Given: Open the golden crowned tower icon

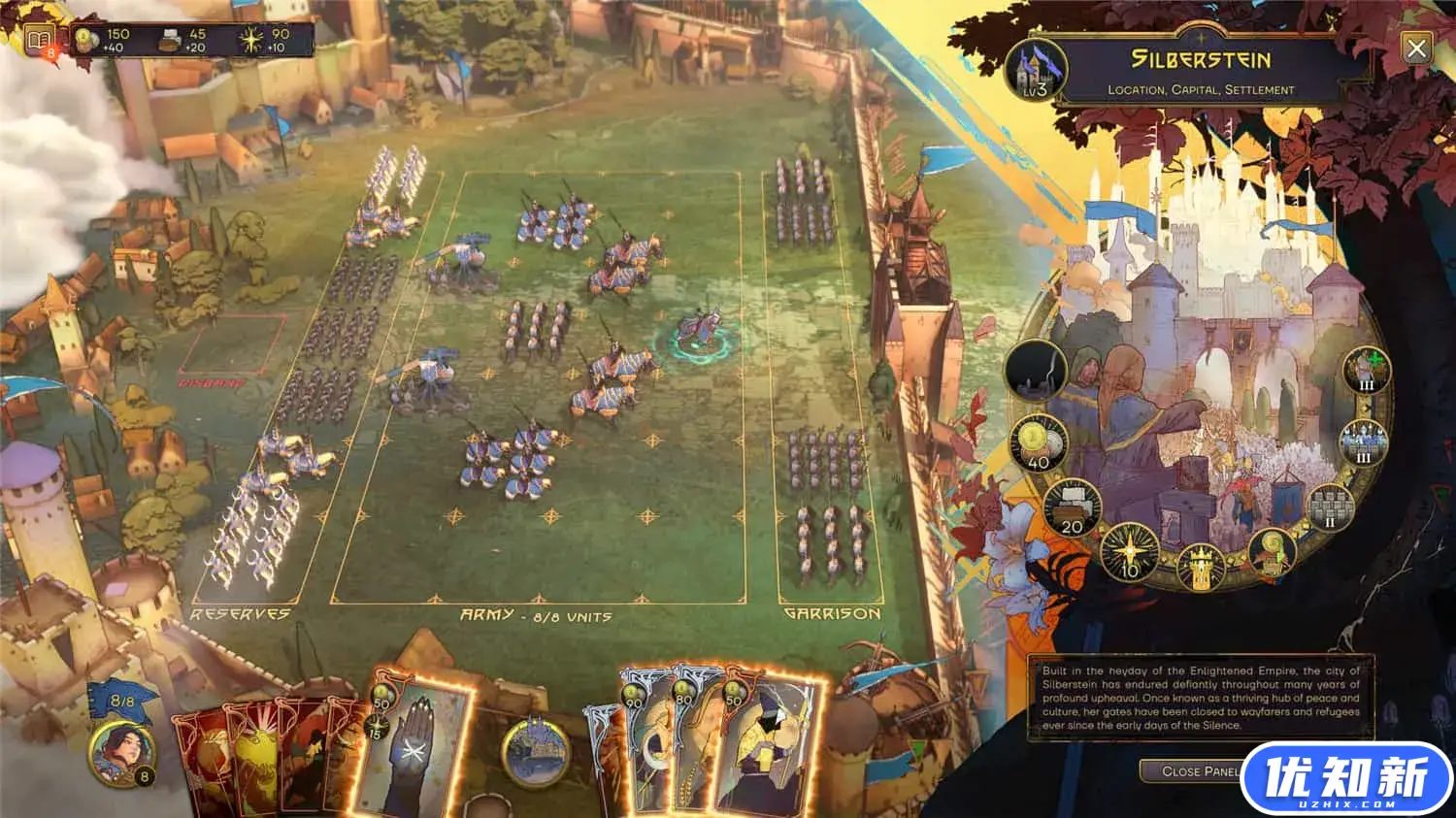Looking at the screenshot, I should point(1202,566).
